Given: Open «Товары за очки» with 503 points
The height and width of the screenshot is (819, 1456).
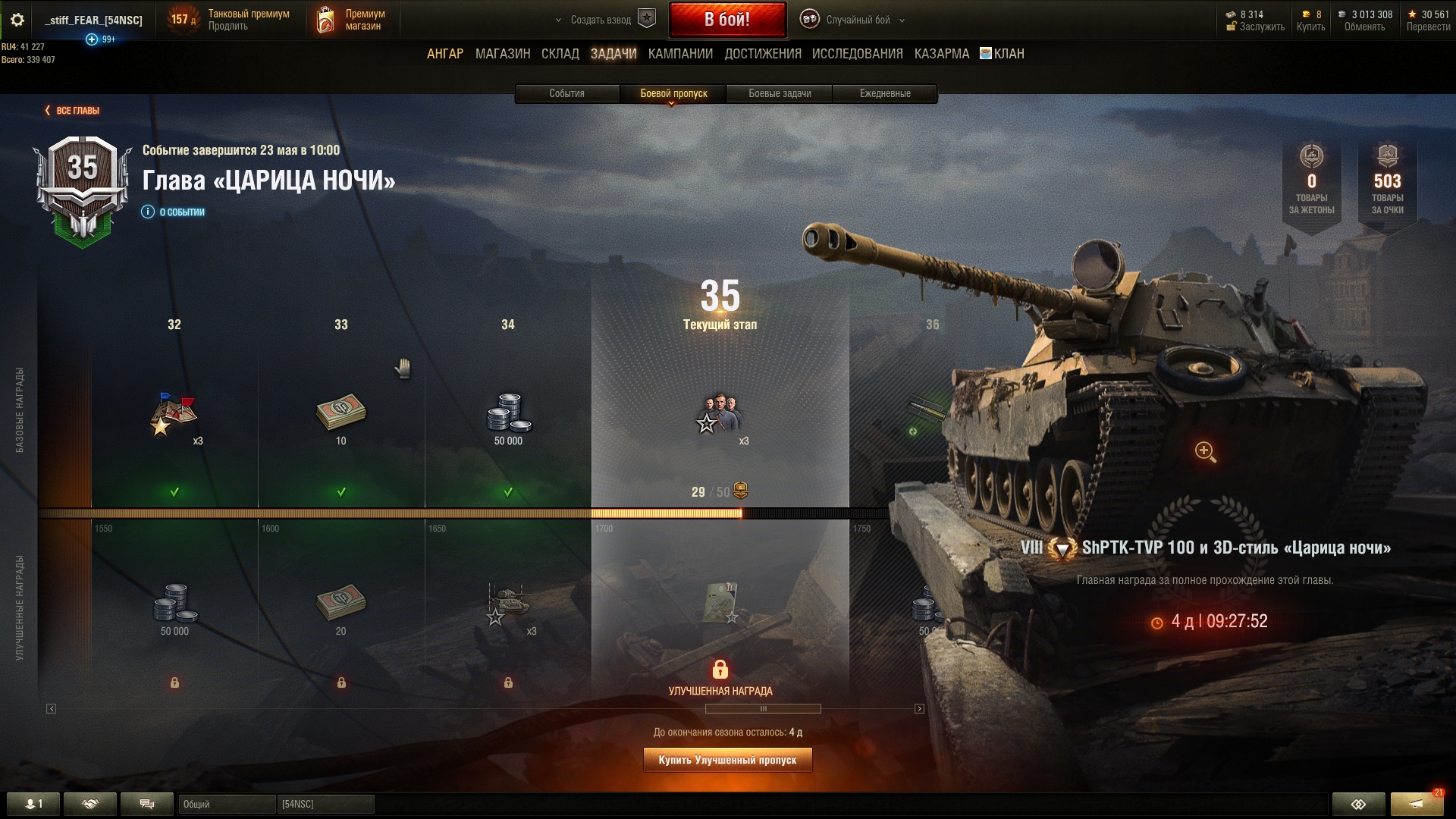Looking at the screenshot, I should pyautogui.click(x=1387, y=182).
